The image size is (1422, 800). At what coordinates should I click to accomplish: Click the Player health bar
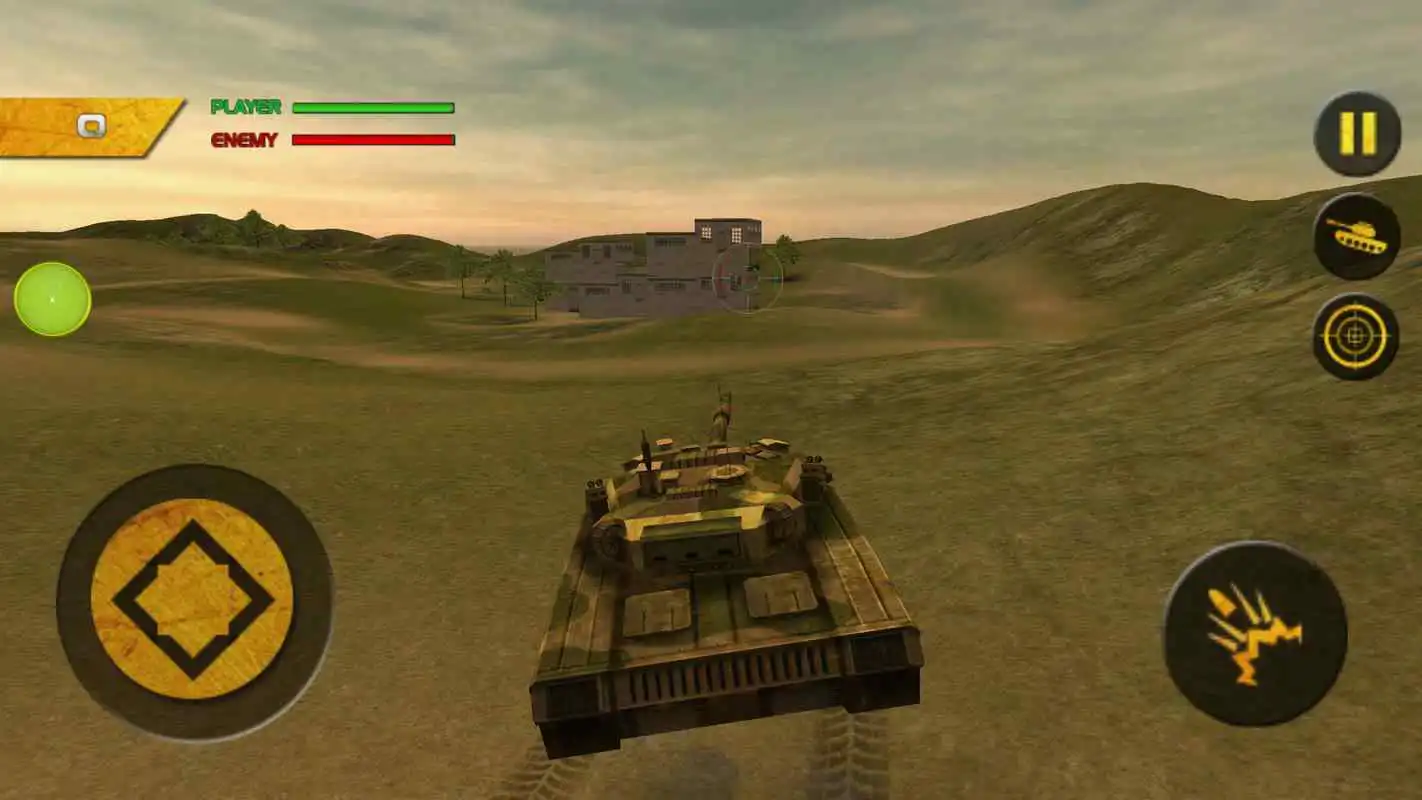(375, 107)
